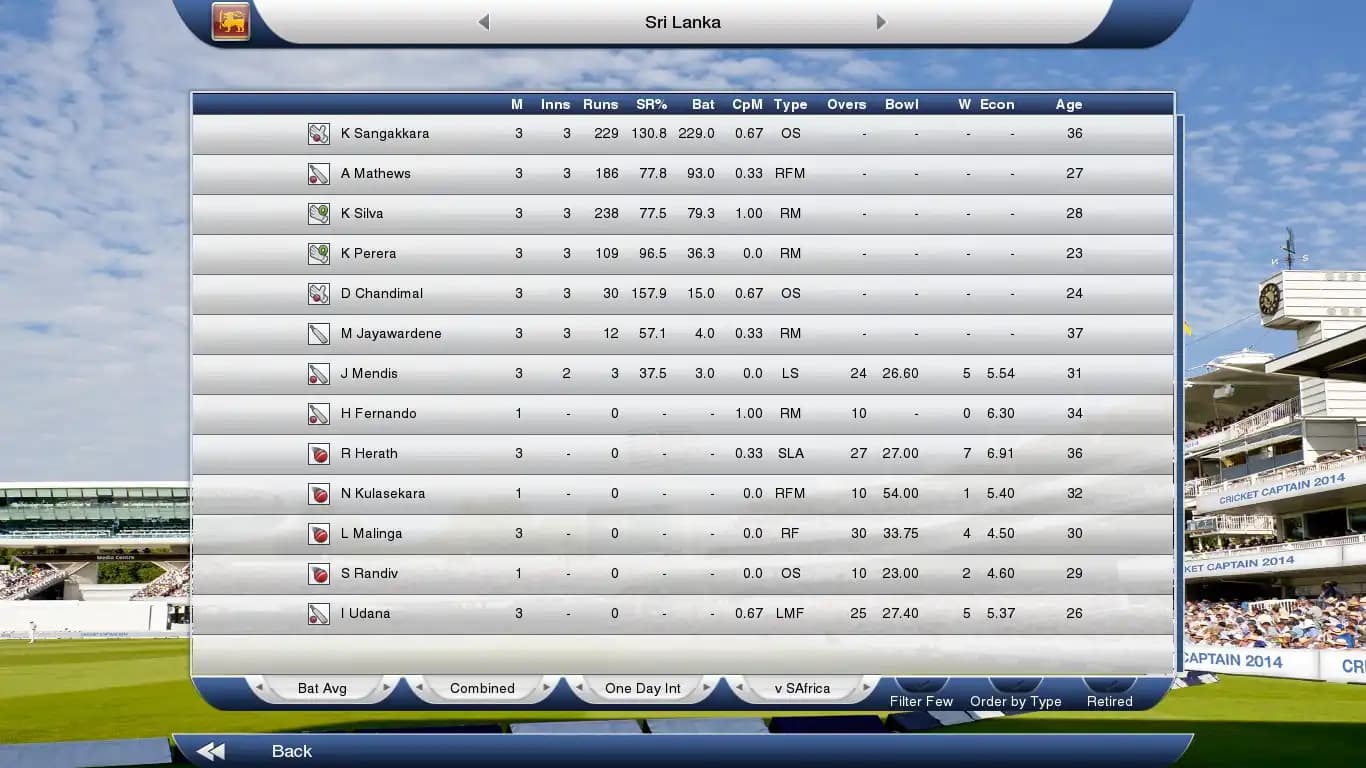
Task: Click the batting icon beside K Perera
Action: coord(318,253)
